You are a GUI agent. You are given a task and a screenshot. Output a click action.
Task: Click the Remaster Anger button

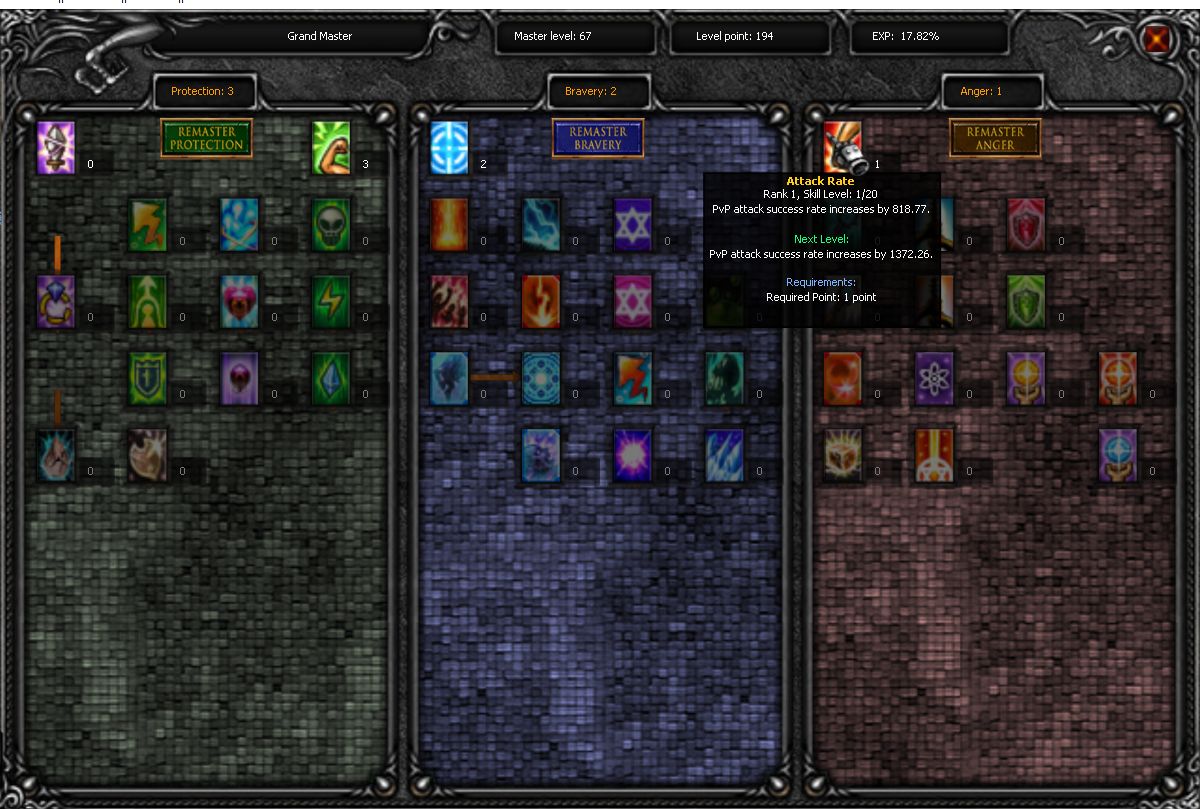[995, 138]
